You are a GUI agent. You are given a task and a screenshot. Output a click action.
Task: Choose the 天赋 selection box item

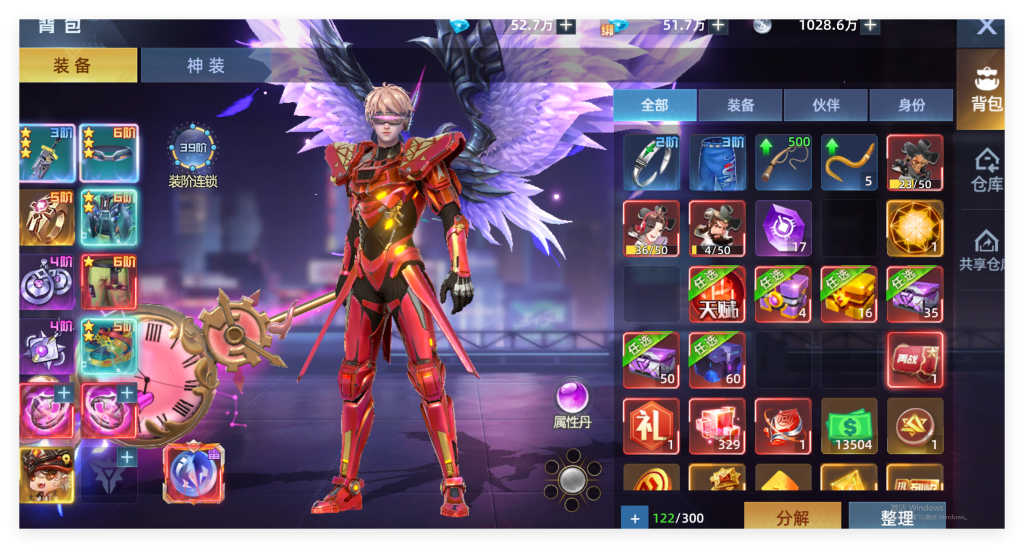click(x=717, y=294)
